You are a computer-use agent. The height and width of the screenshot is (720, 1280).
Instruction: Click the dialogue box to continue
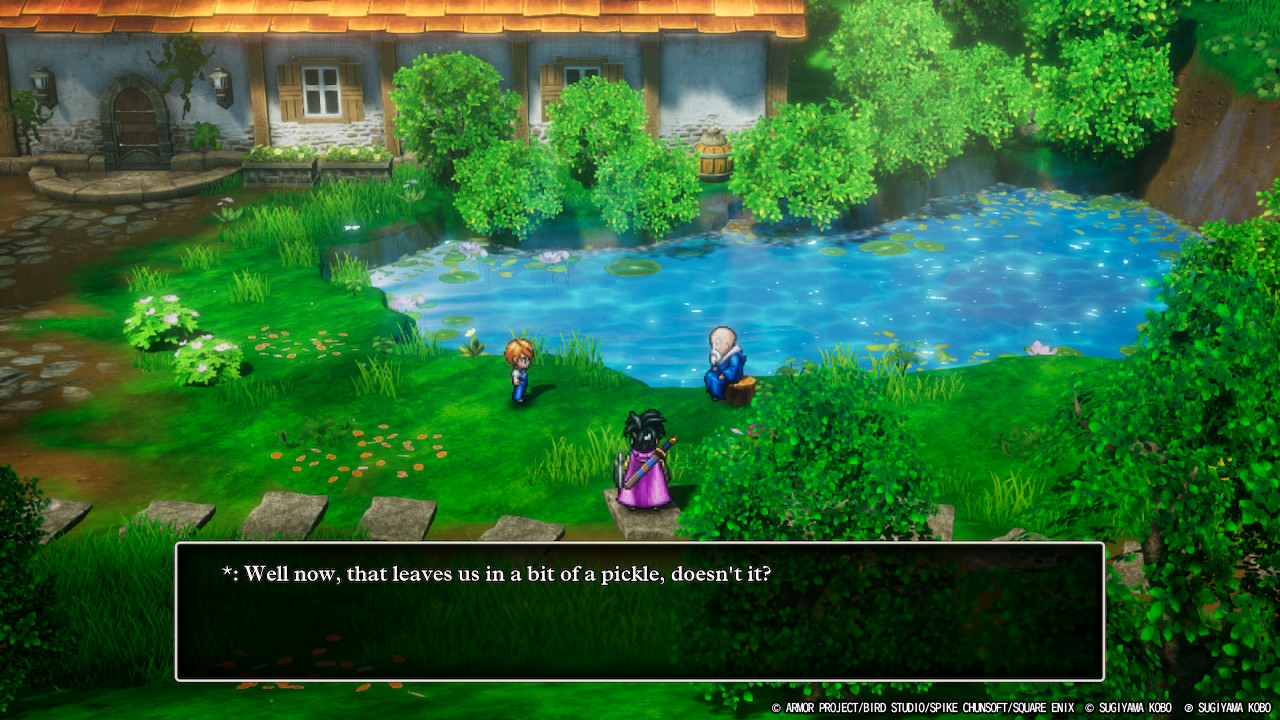640,612
